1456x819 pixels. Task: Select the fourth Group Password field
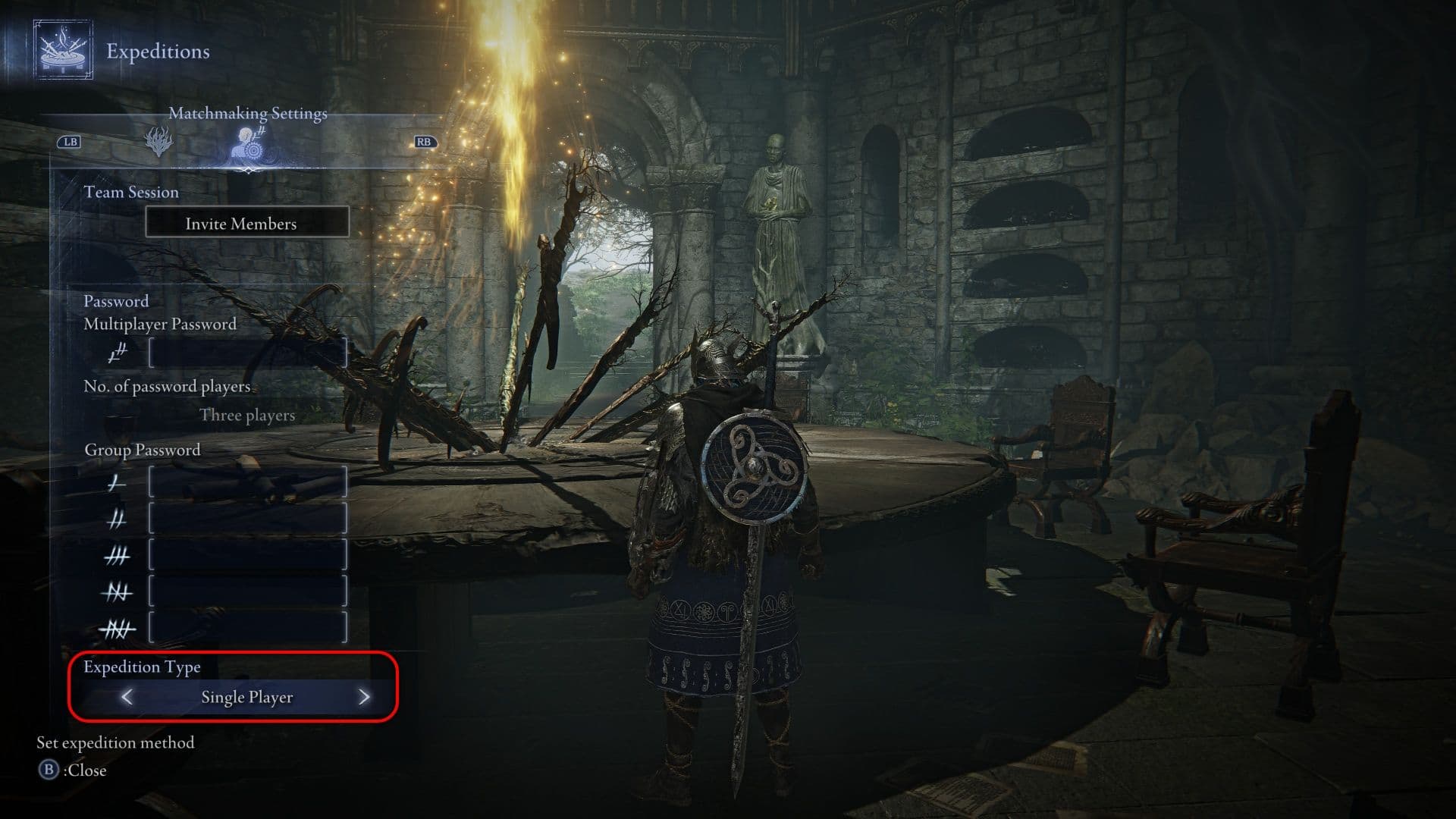point(247,591)
